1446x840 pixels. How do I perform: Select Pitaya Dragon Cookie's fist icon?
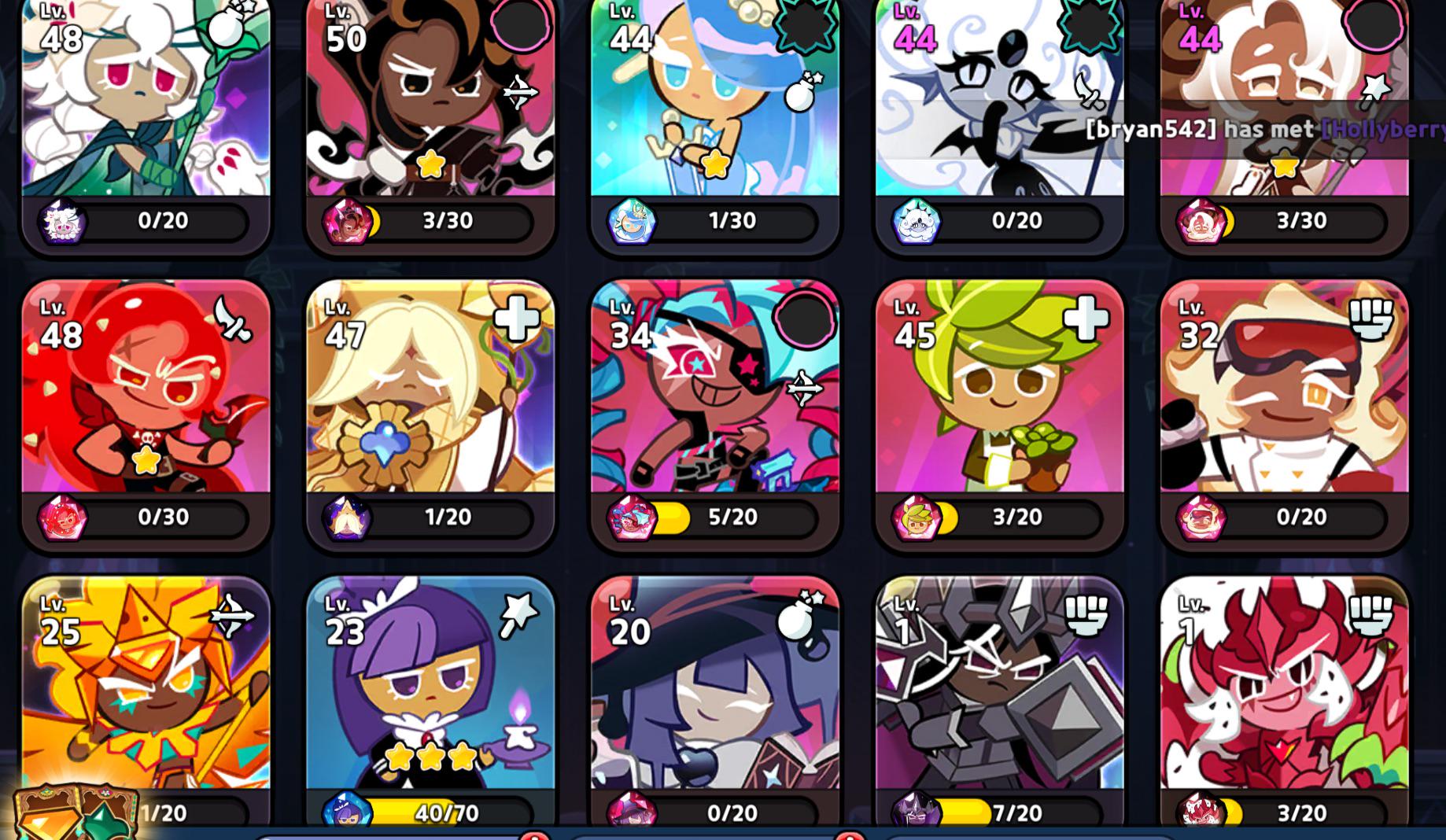point(1370,617)
